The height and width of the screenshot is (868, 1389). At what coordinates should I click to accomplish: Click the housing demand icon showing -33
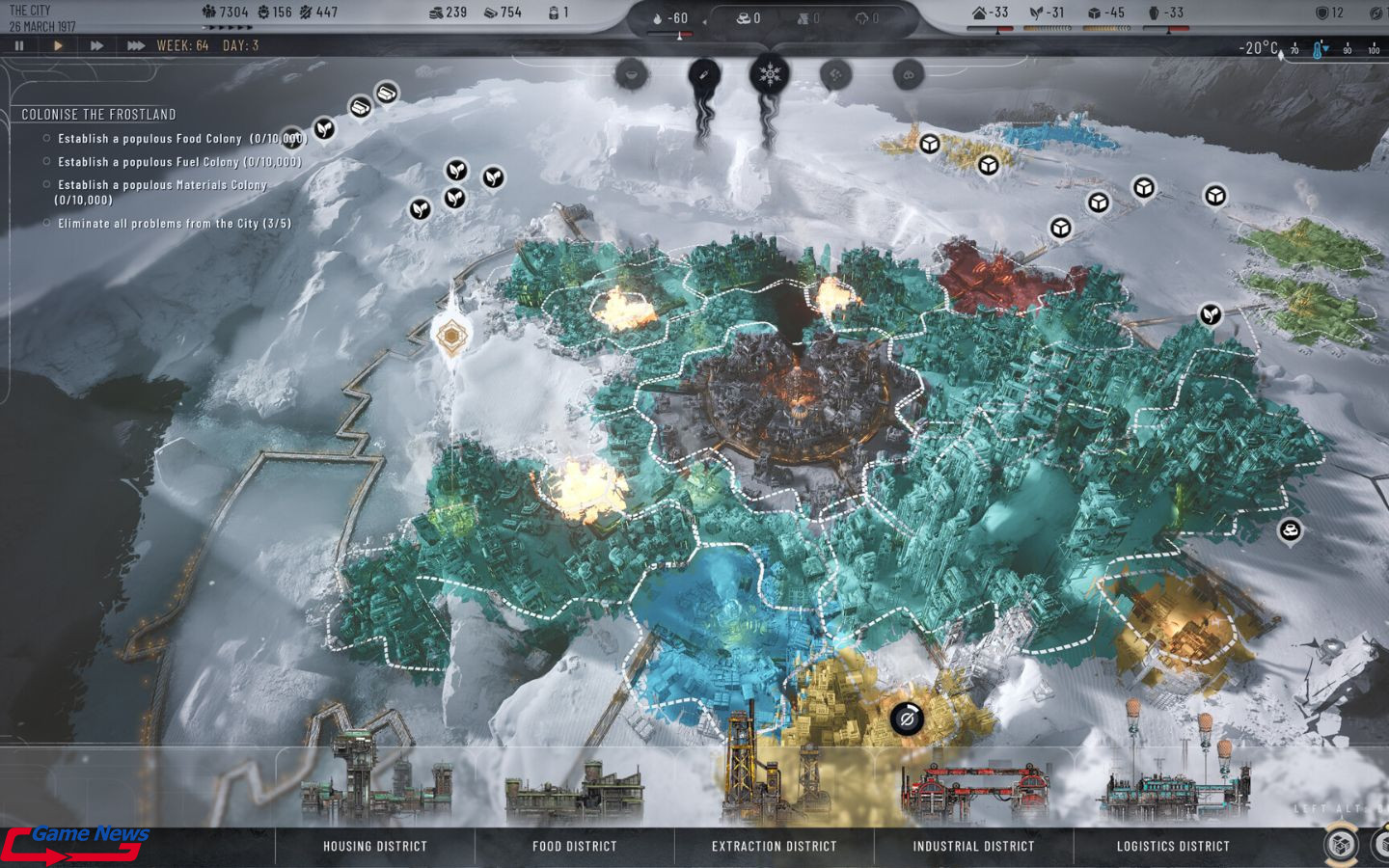(x=978, y=13)
